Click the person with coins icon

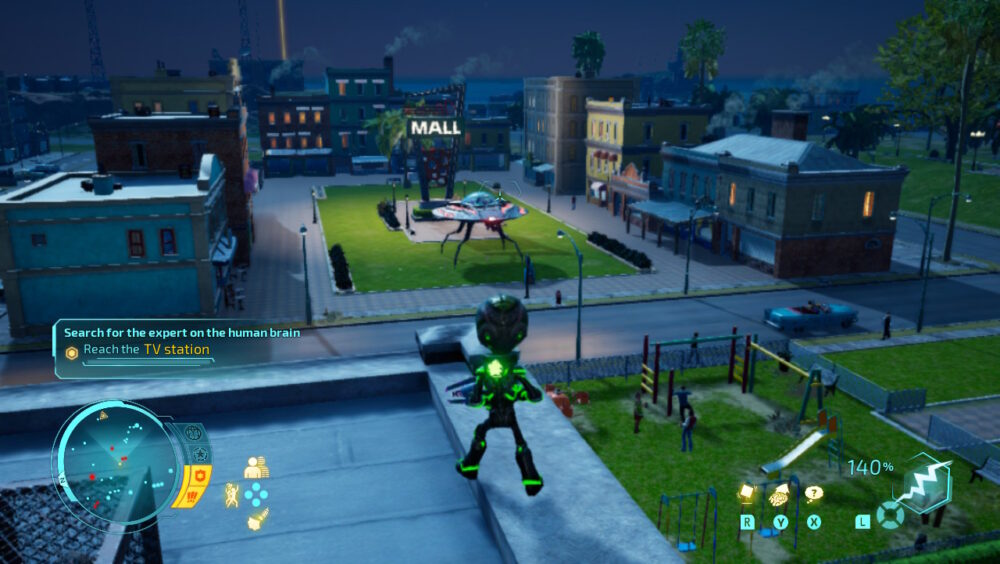point(256,468)
